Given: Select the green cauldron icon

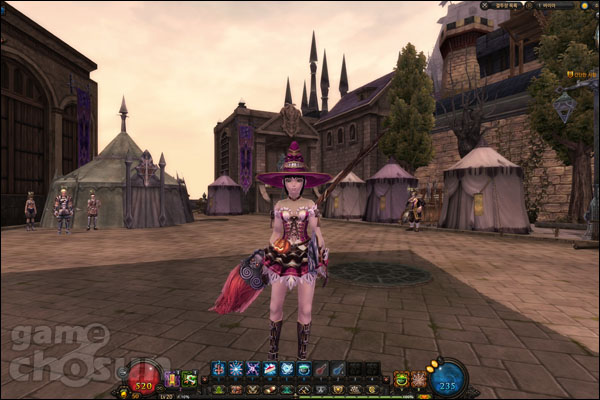Looking at the screenshot, I should 403,379.
